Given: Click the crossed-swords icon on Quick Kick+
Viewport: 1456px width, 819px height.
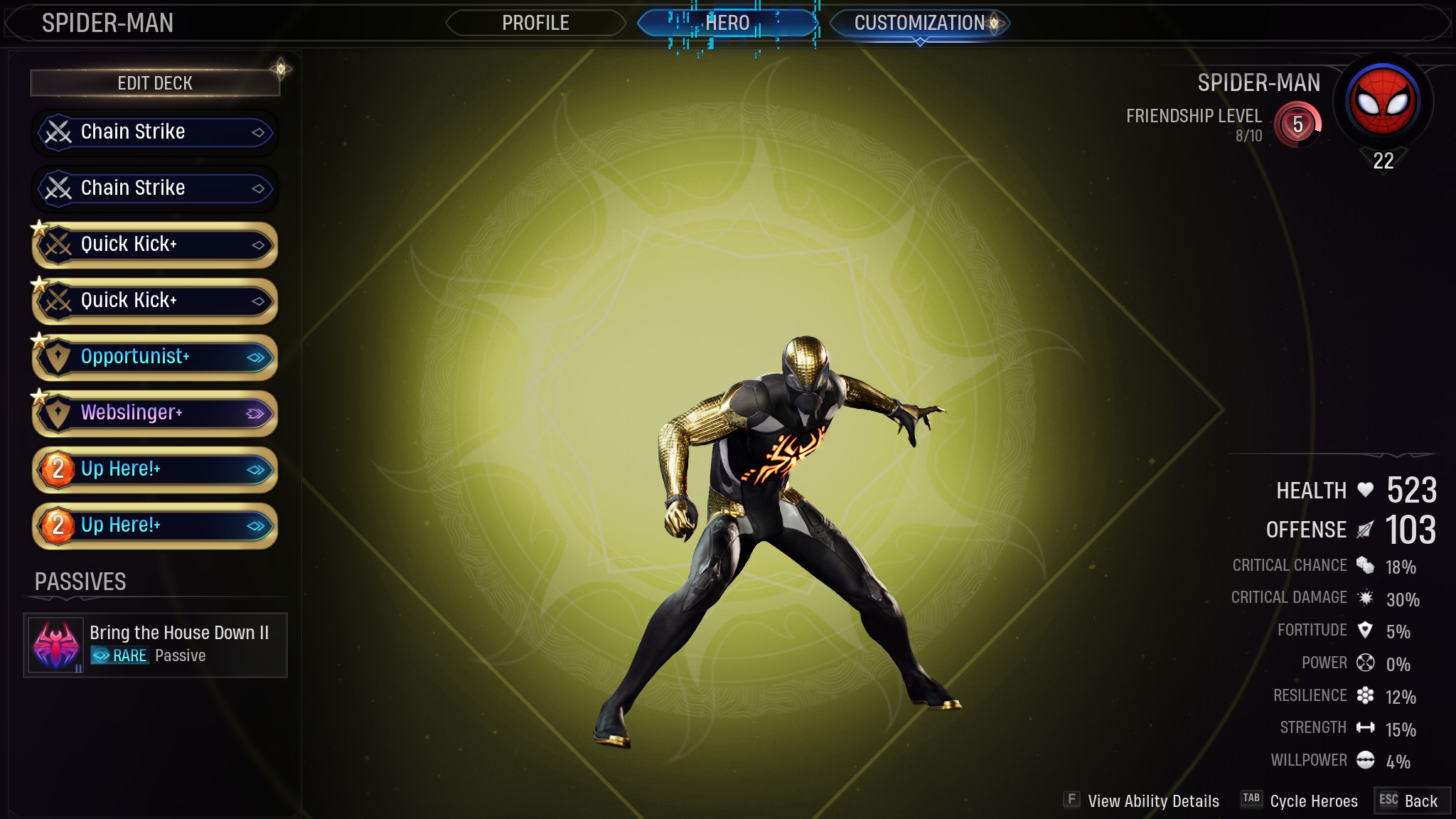Looking at the screenshot, I should point(60,245).
